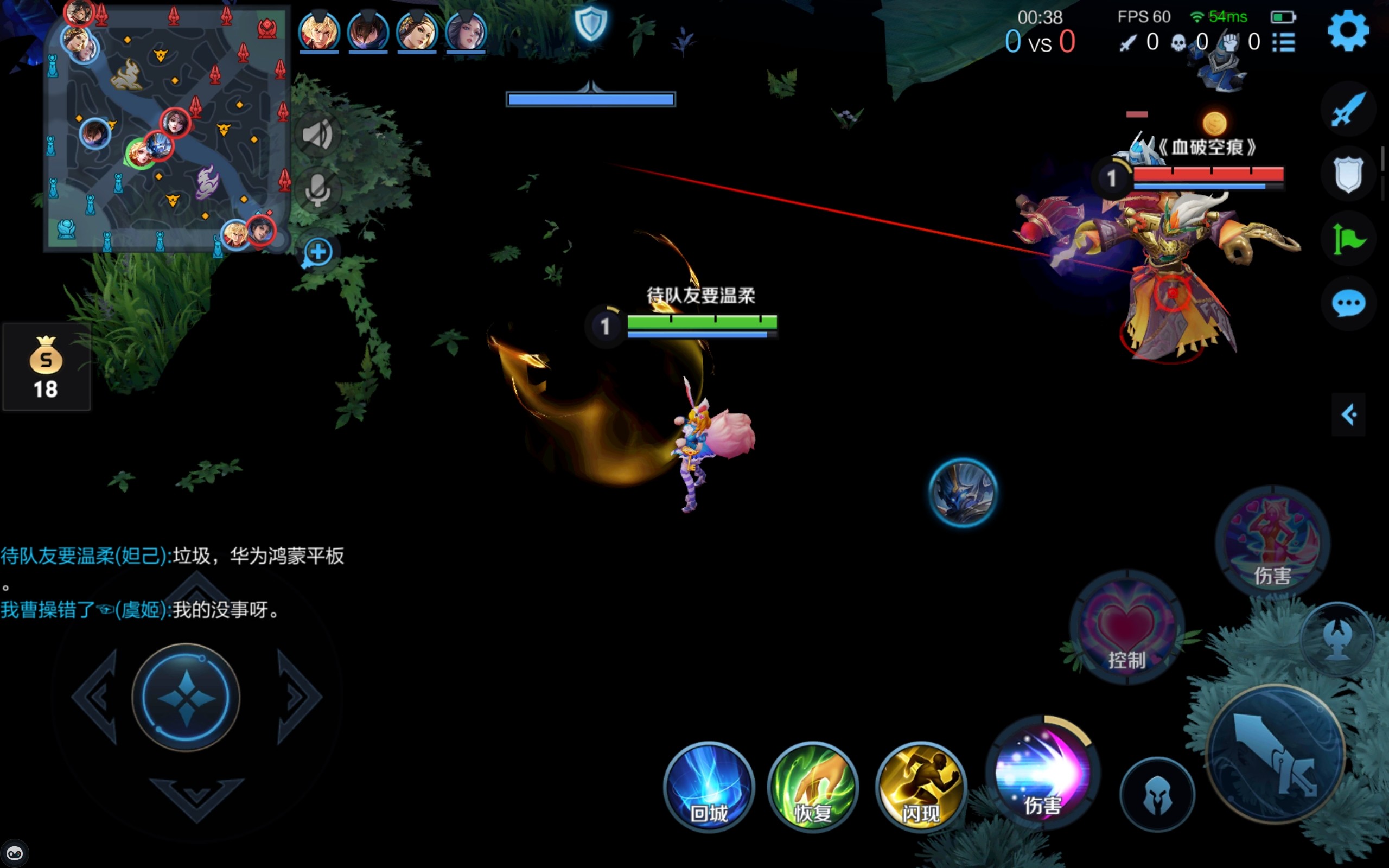The image size is (1389, 868).
Task: Send the sword attack signal
Action: (x=1348, y=109)
